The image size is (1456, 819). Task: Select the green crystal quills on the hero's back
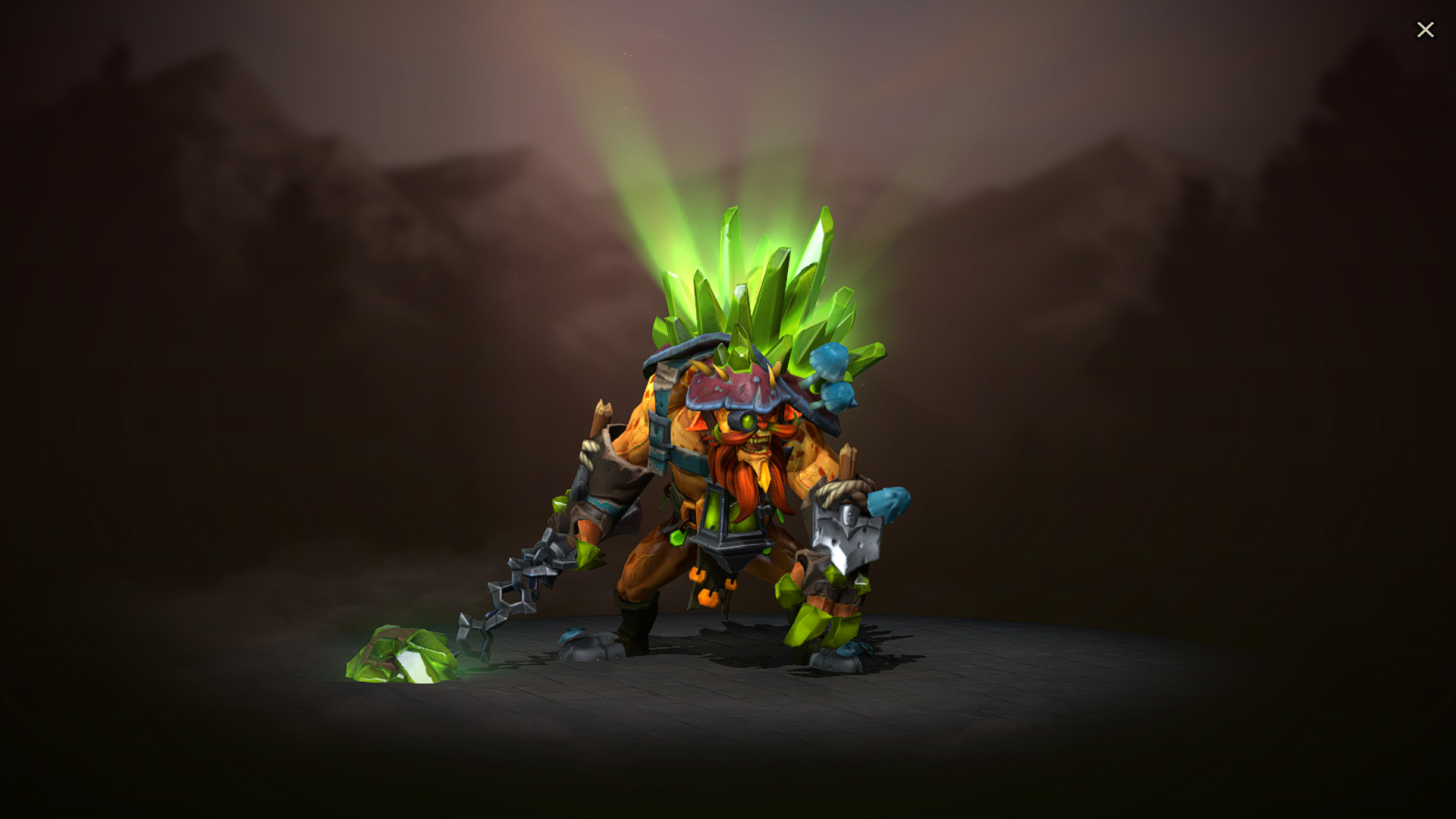coord(766,288)
